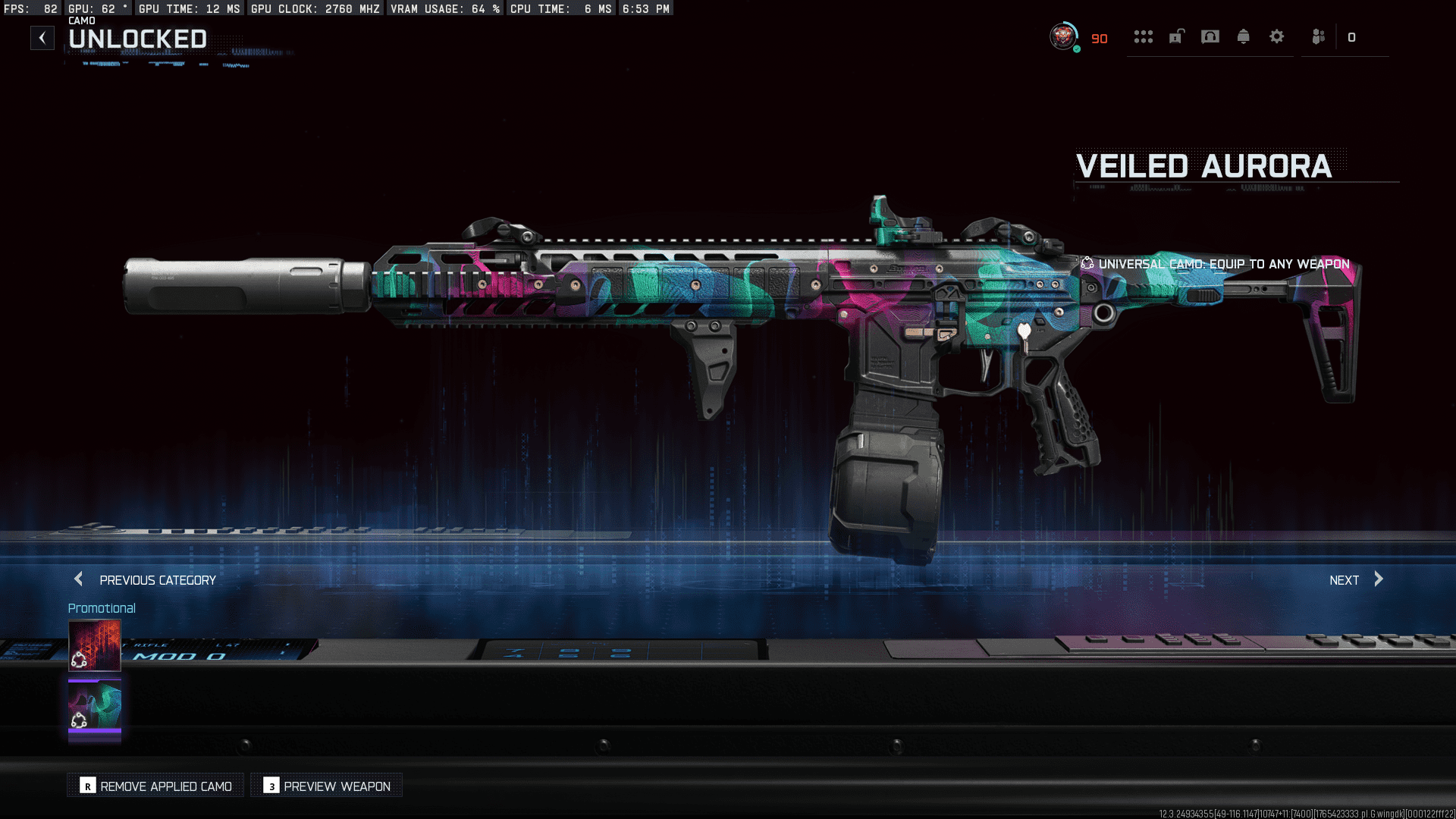Screen dimensions: 1456x819
Task: Show notifications via the bell icon
Action: (1244, 37)
